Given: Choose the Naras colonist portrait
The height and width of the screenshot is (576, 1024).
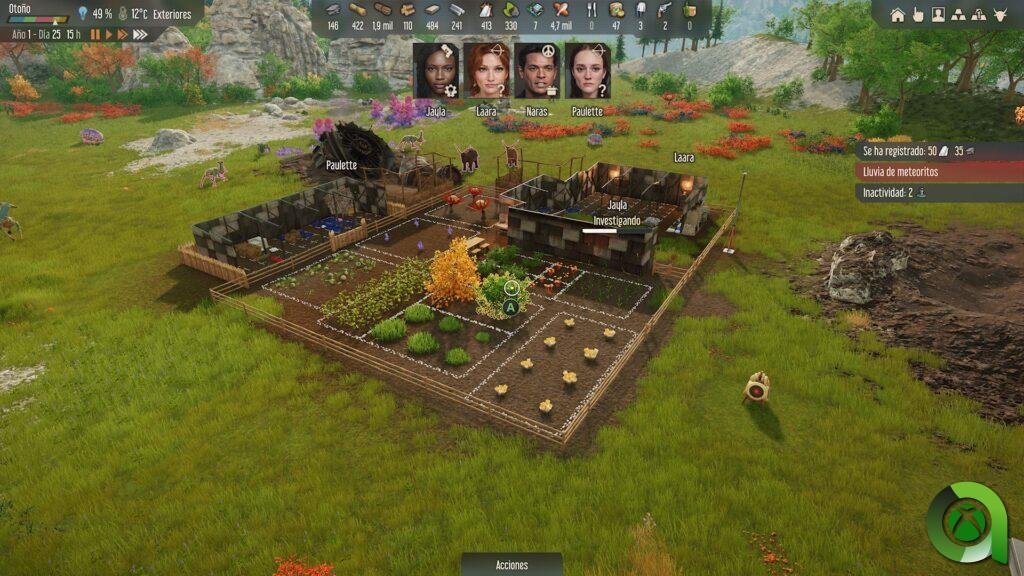Looking at the screenshot, I should pyautogui.click(x=537, y=70).
